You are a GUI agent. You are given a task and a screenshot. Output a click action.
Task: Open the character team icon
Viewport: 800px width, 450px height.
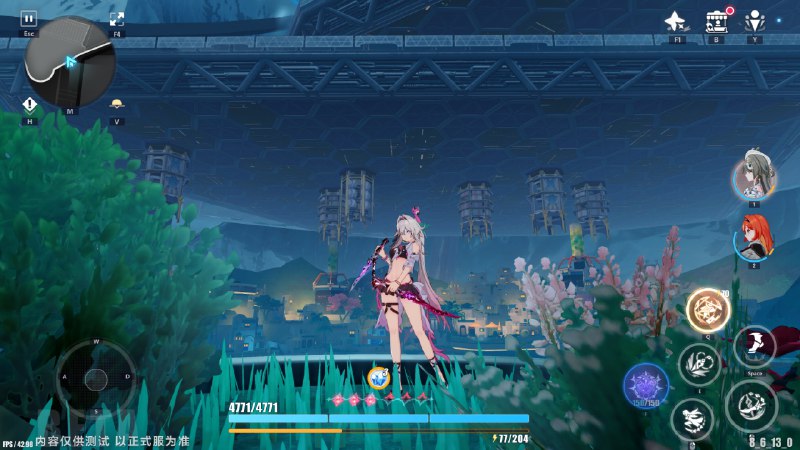coord(754,21)
